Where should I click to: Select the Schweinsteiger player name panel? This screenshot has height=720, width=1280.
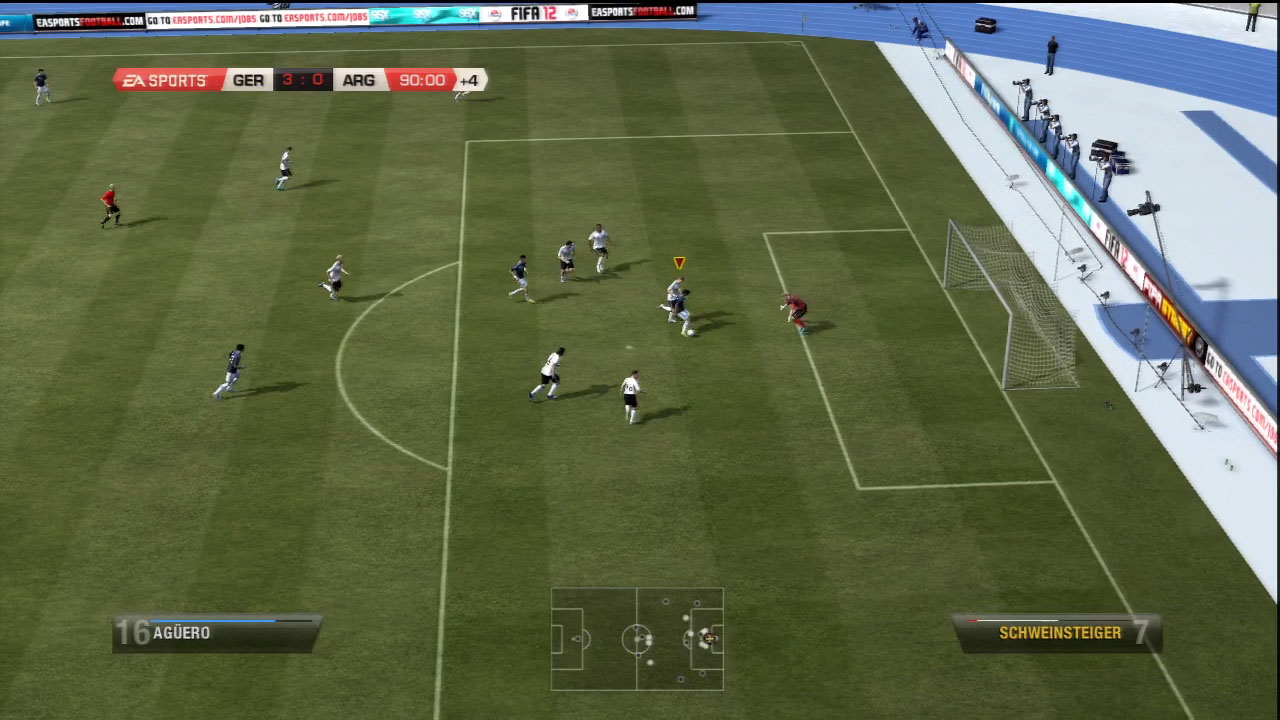[1057, 633]
